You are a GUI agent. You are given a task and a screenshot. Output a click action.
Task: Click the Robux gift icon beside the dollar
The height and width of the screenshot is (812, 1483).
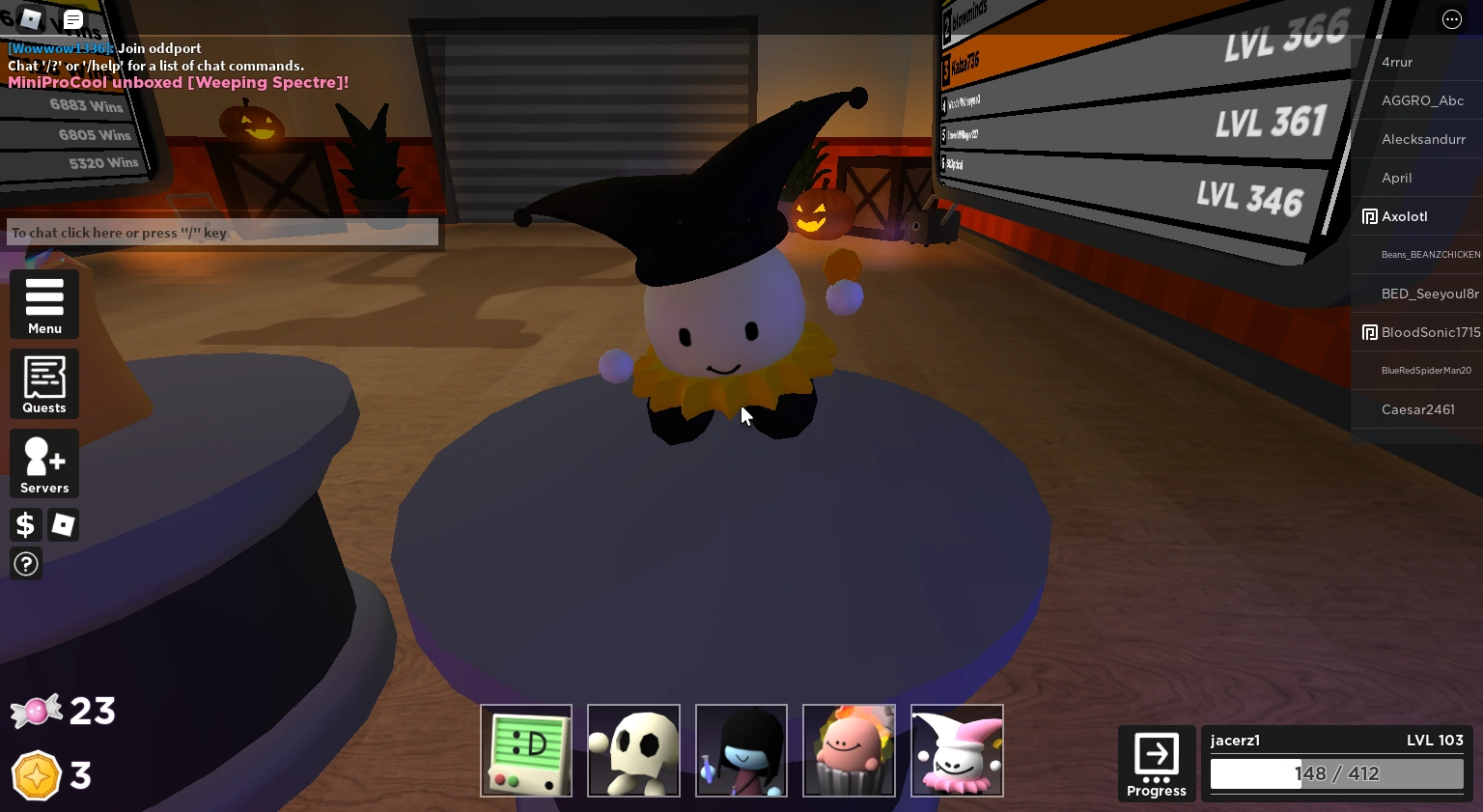pyautogui.click(x=63, y=524)
